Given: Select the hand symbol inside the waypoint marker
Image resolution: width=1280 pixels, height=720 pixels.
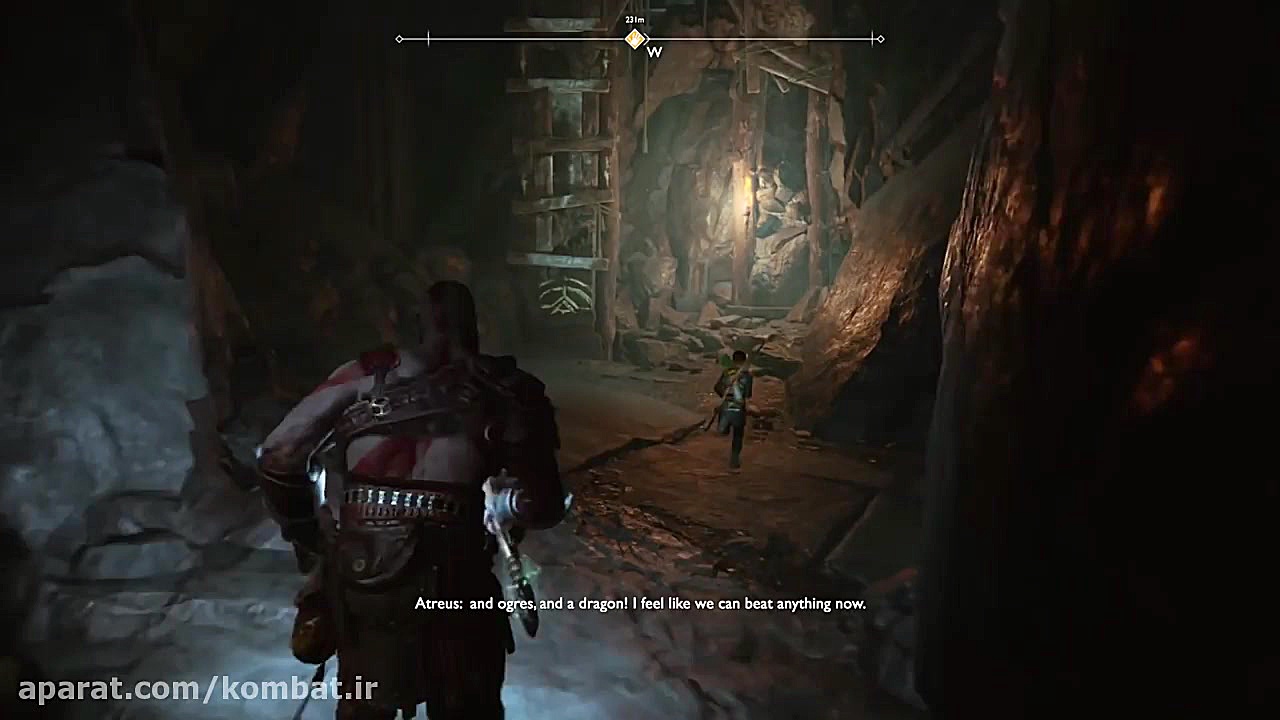Looking at the screenshot, I should point(634,38).
